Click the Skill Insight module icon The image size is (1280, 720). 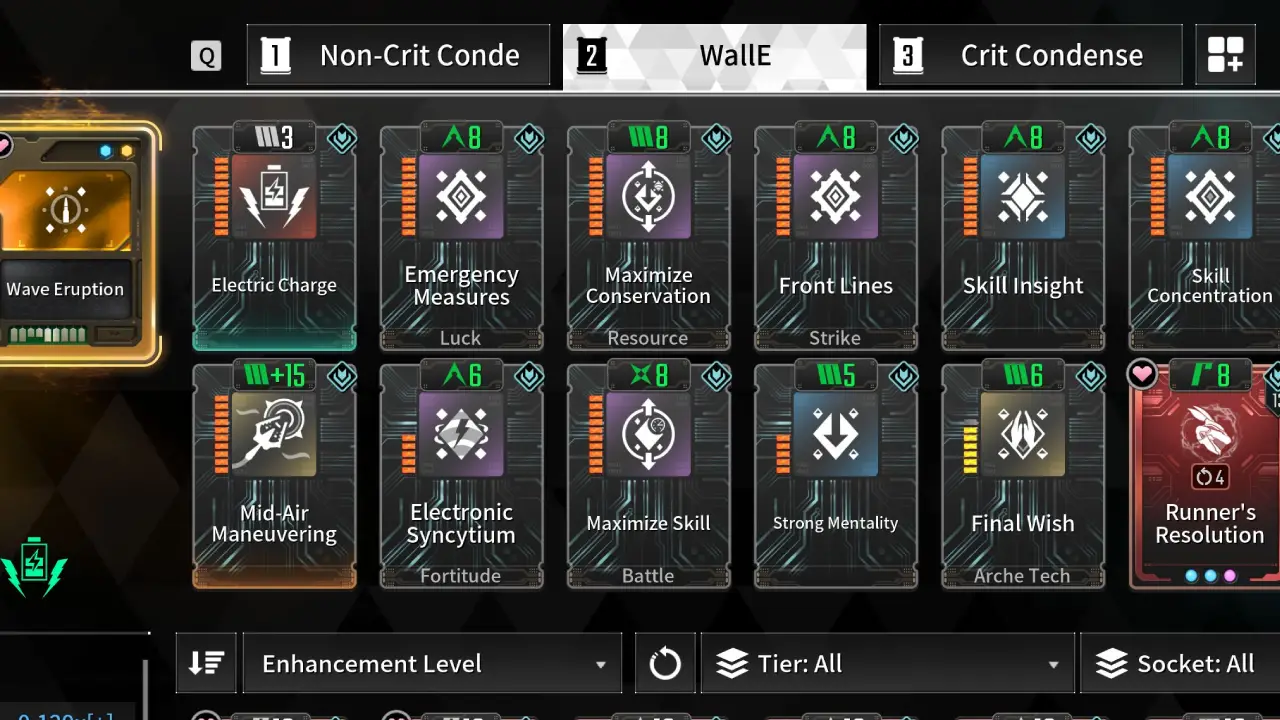coord(1022,197)
